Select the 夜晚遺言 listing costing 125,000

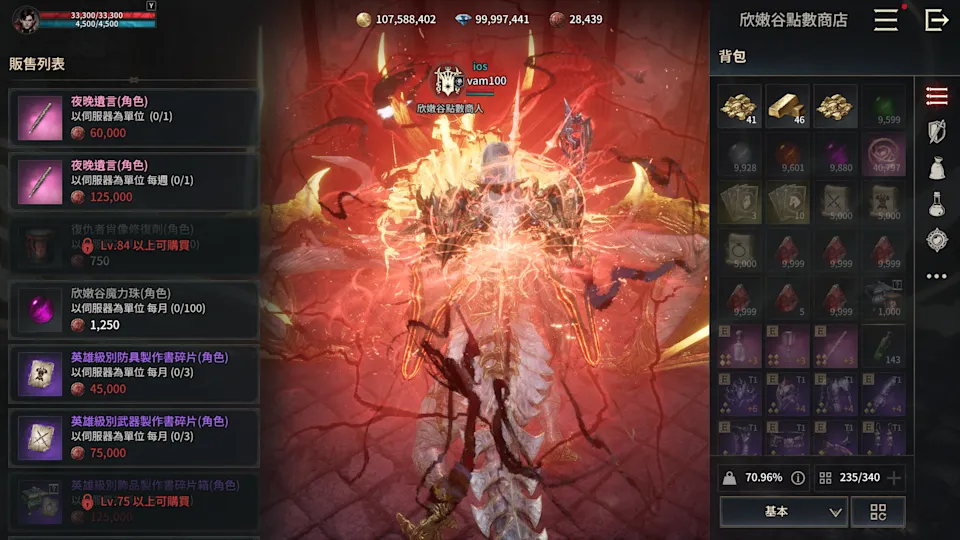click(133, 181)
